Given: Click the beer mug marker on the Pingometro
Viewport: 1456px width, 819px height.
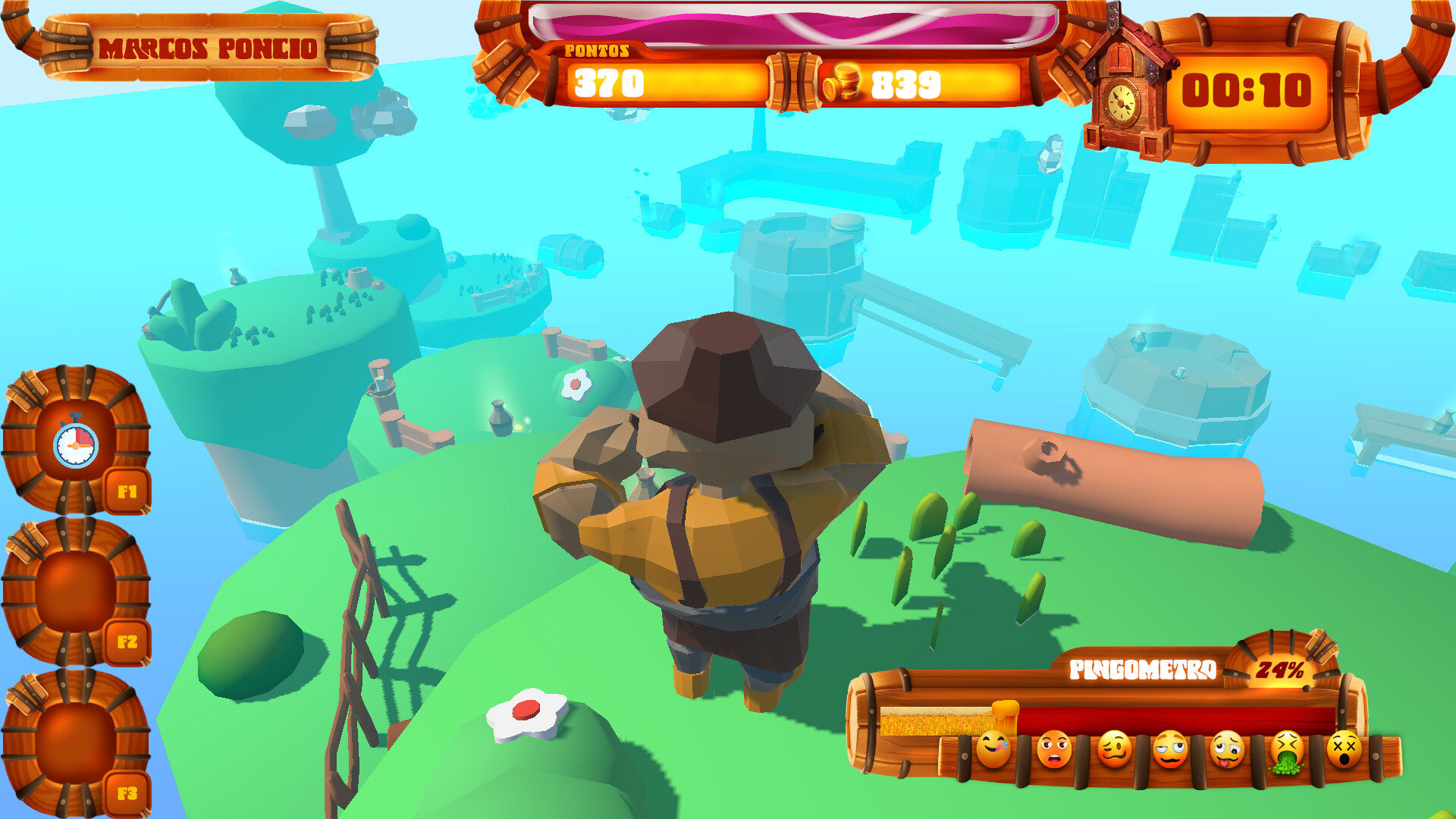Looking at the screenshot, I should pos(1006,716).
